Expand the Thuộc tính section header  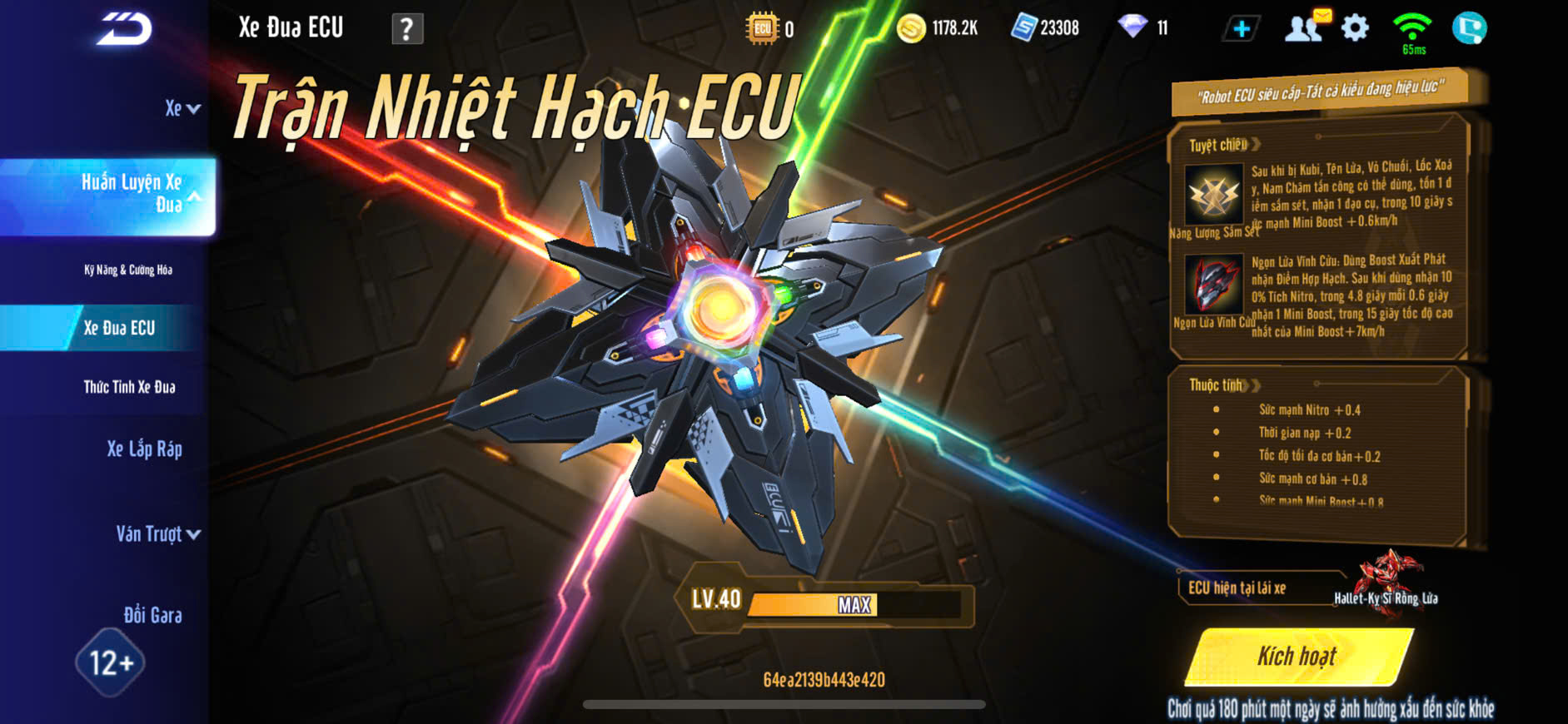coord(1224,385)
